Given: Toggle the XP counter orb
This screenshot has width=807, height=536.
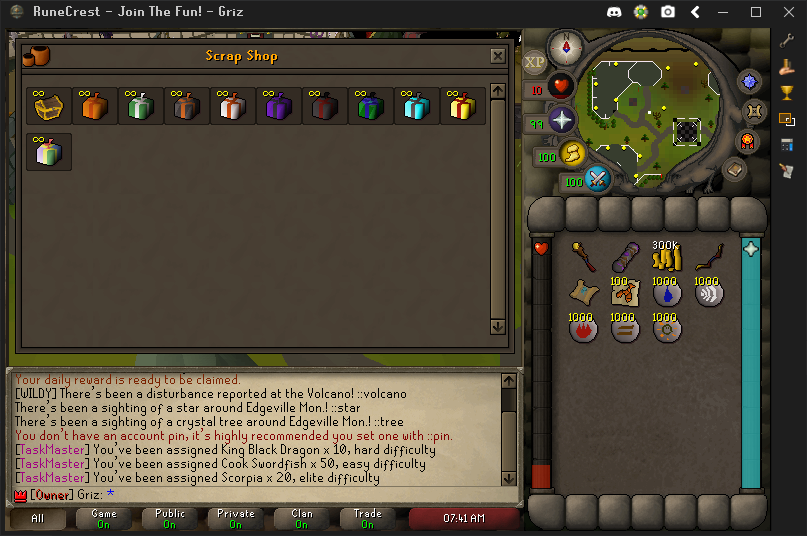Looking at the screenshot, I should click(534, 62).
